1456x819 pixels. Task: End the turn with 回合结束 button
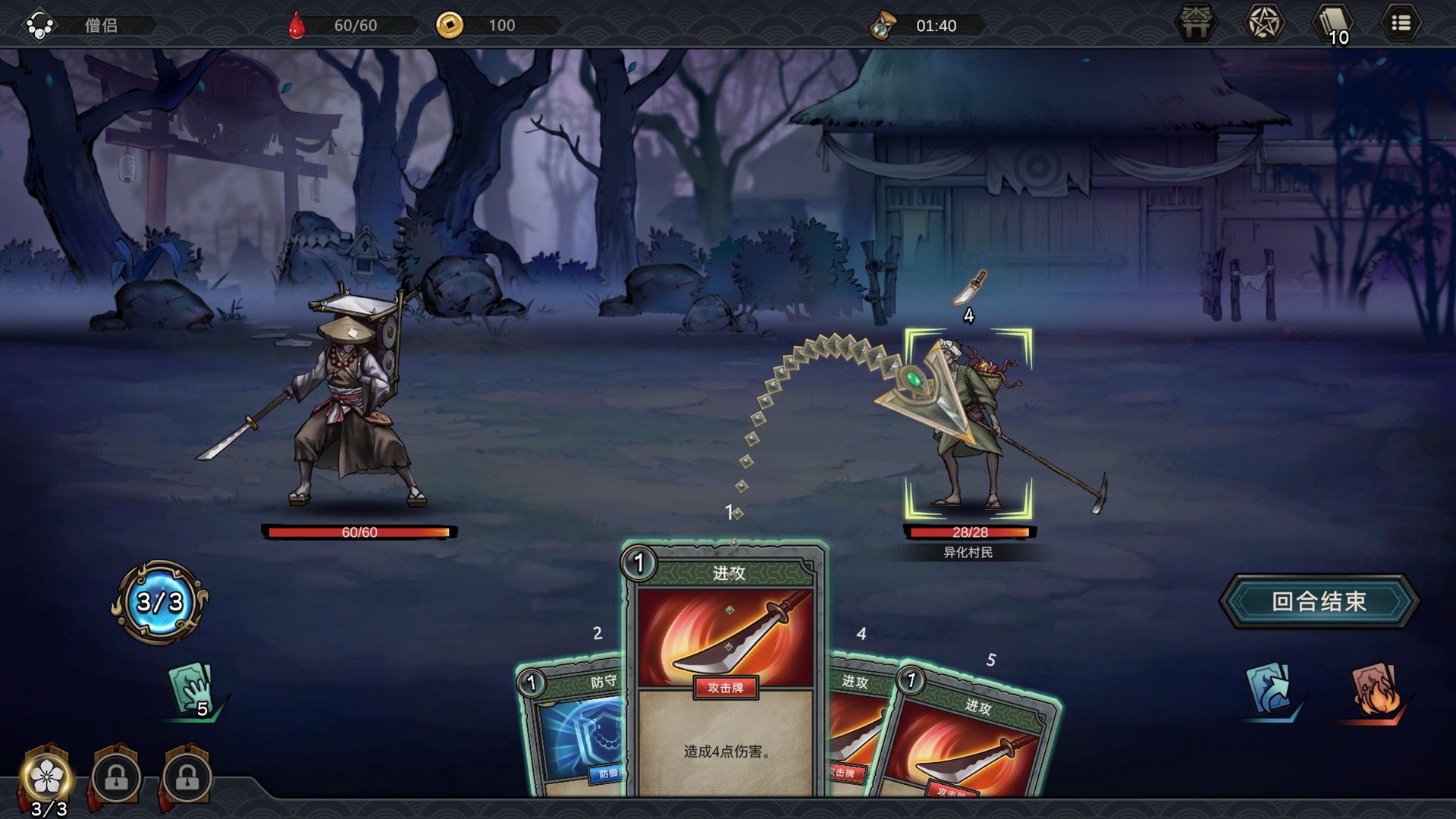click(x=1319, y=601)
